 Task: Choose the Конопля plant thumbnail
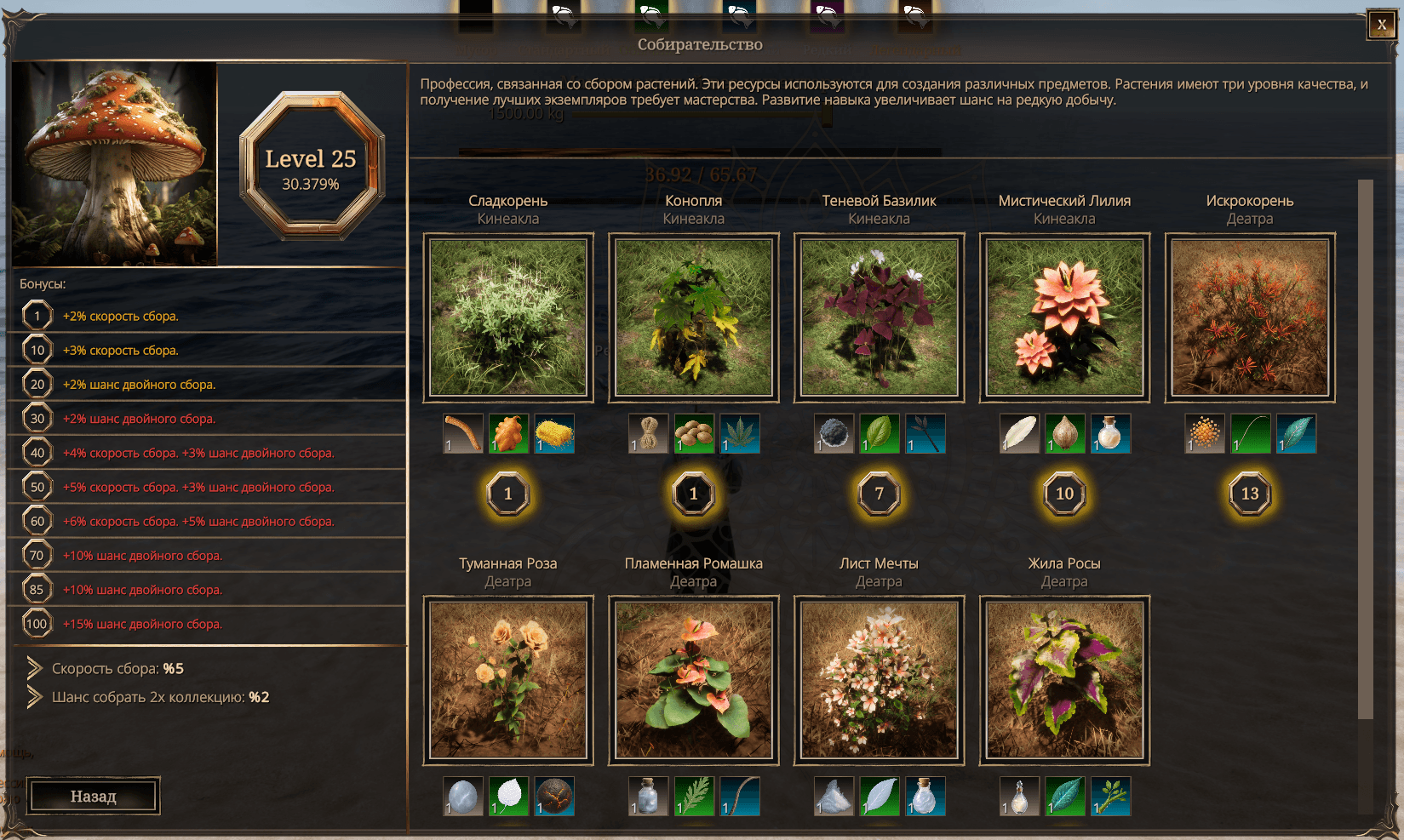coord(694,317)
